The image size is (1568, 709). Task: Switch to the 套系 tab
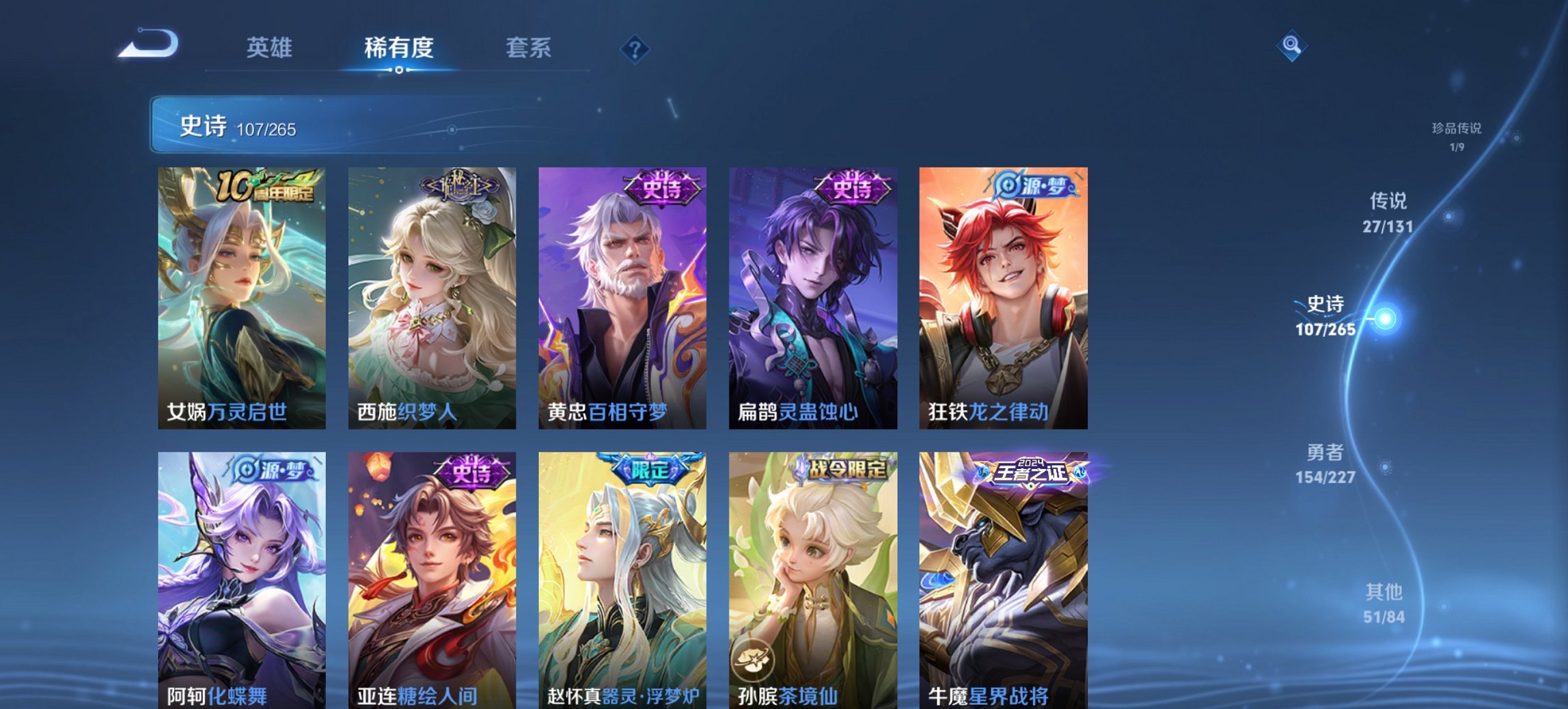tap(527, 48)
